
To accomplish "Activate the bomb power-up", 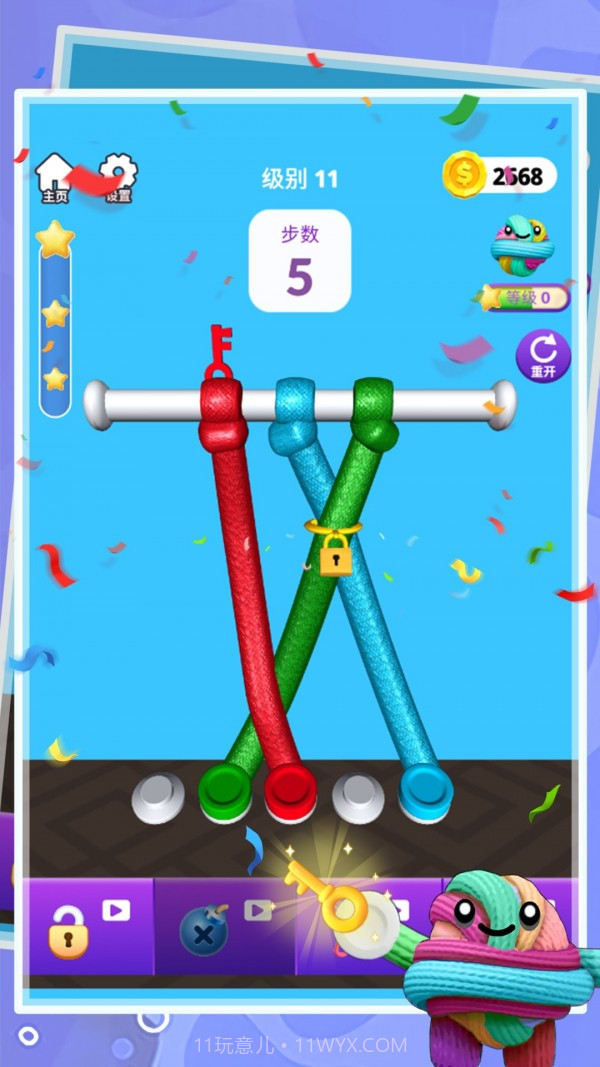I will [x=204, y=929].
